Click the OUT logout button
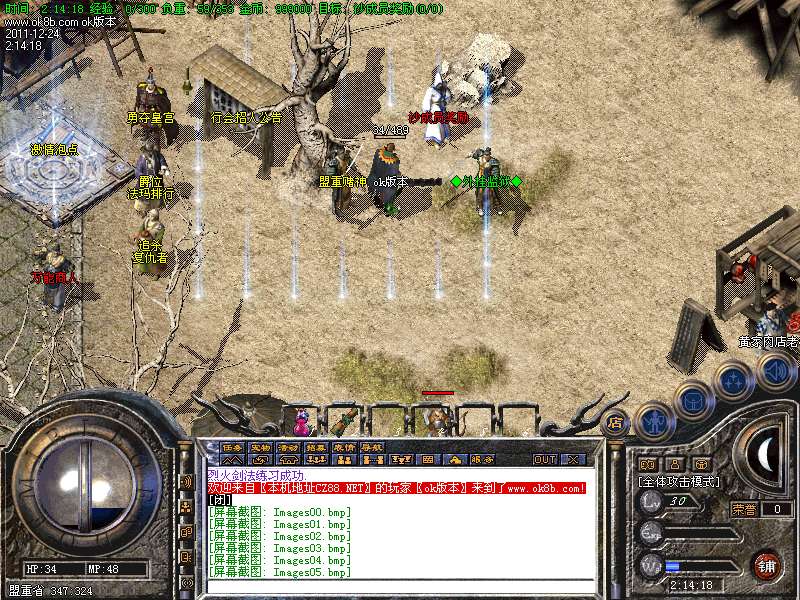800x600 pixels. click(544, 460)
